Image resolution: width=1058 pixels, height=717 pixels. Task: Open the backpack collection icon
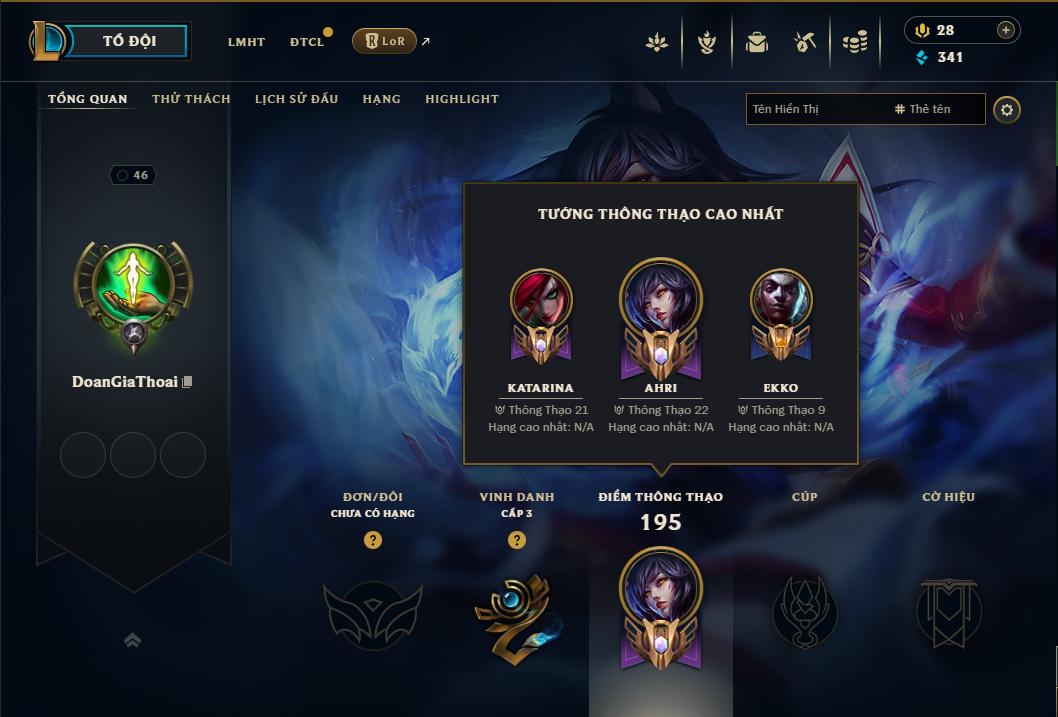click(757, 42)
